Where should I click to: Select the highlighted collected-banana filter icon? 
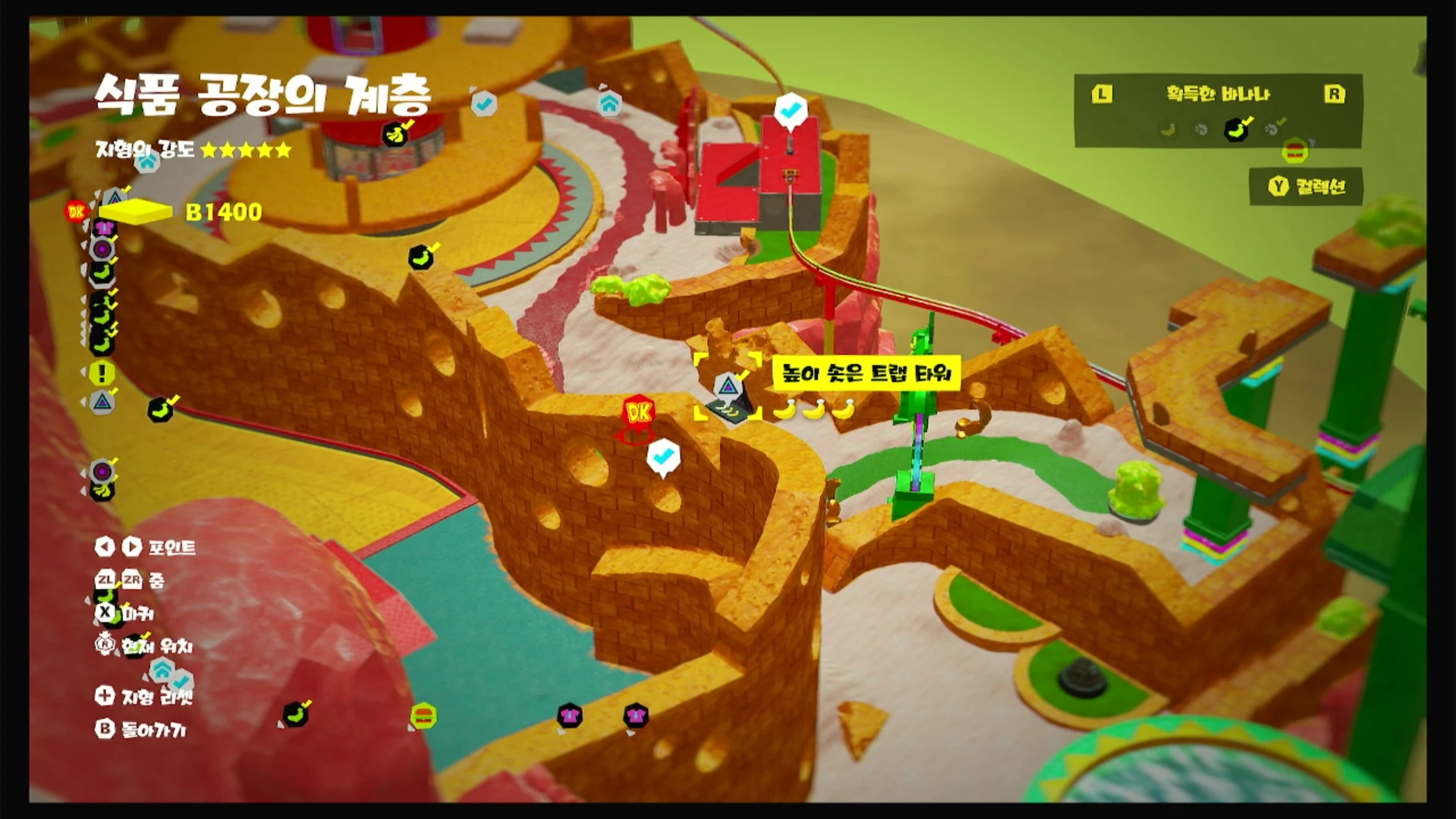tap(1236, 130)
